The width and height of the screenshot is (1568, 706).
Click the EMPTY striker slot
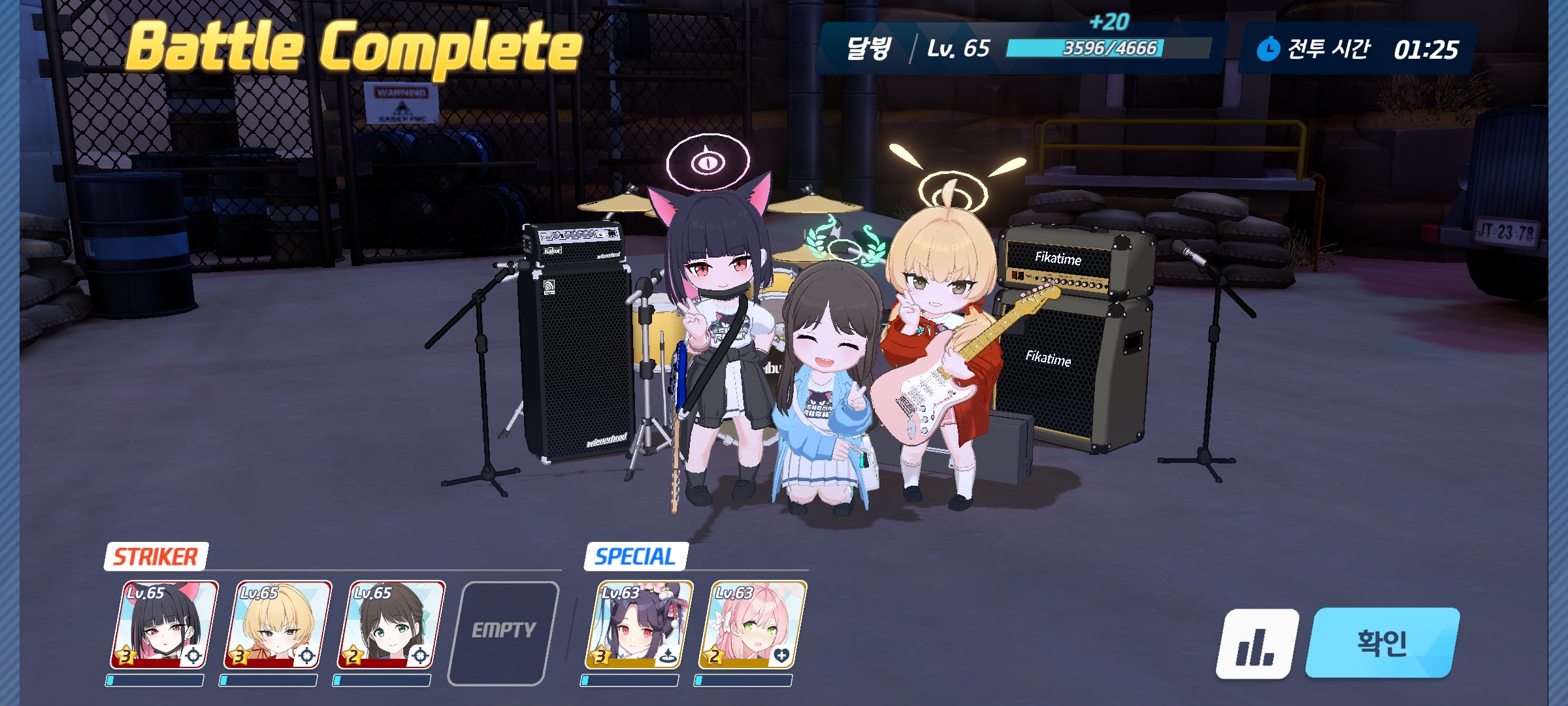(504, 631)
